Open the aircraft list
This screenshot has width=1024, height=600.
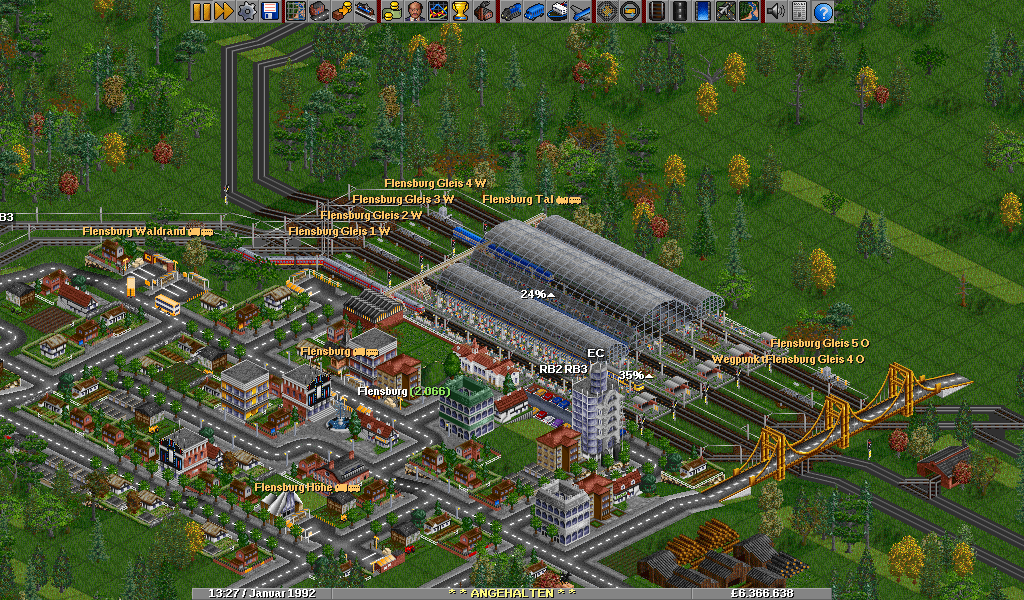579,12
